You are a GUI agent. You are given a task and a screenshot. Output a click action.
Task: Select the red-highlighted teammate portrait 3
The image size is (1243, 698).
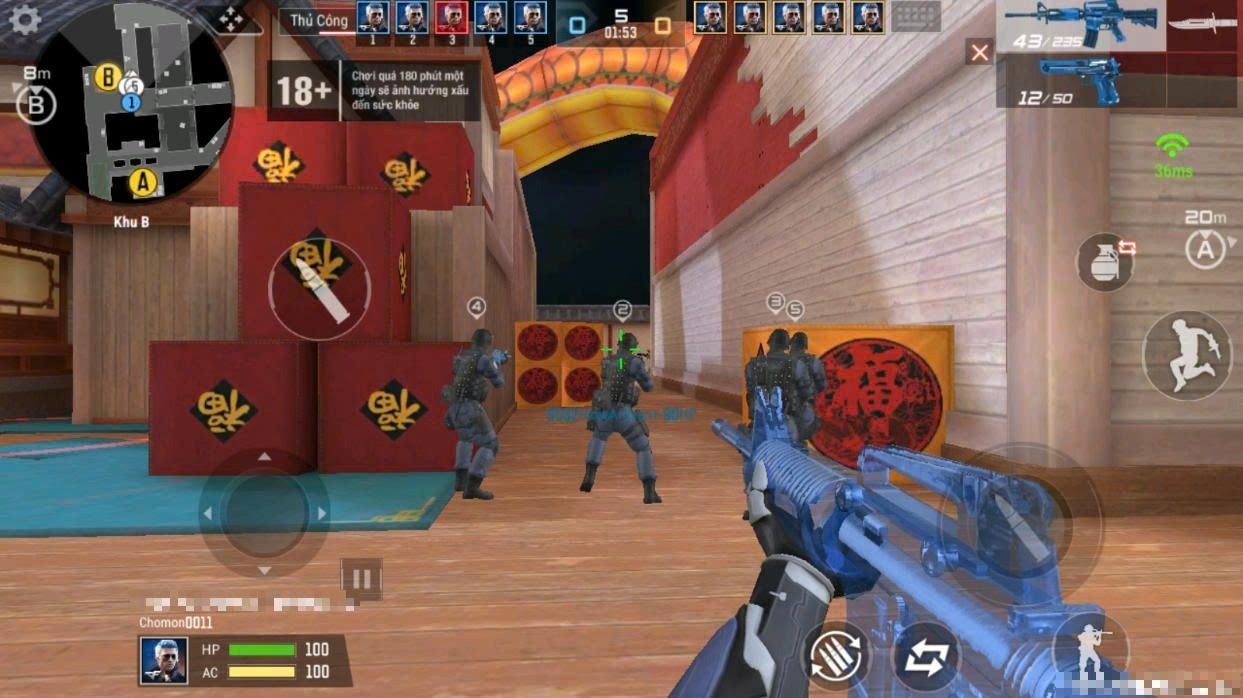451,17
